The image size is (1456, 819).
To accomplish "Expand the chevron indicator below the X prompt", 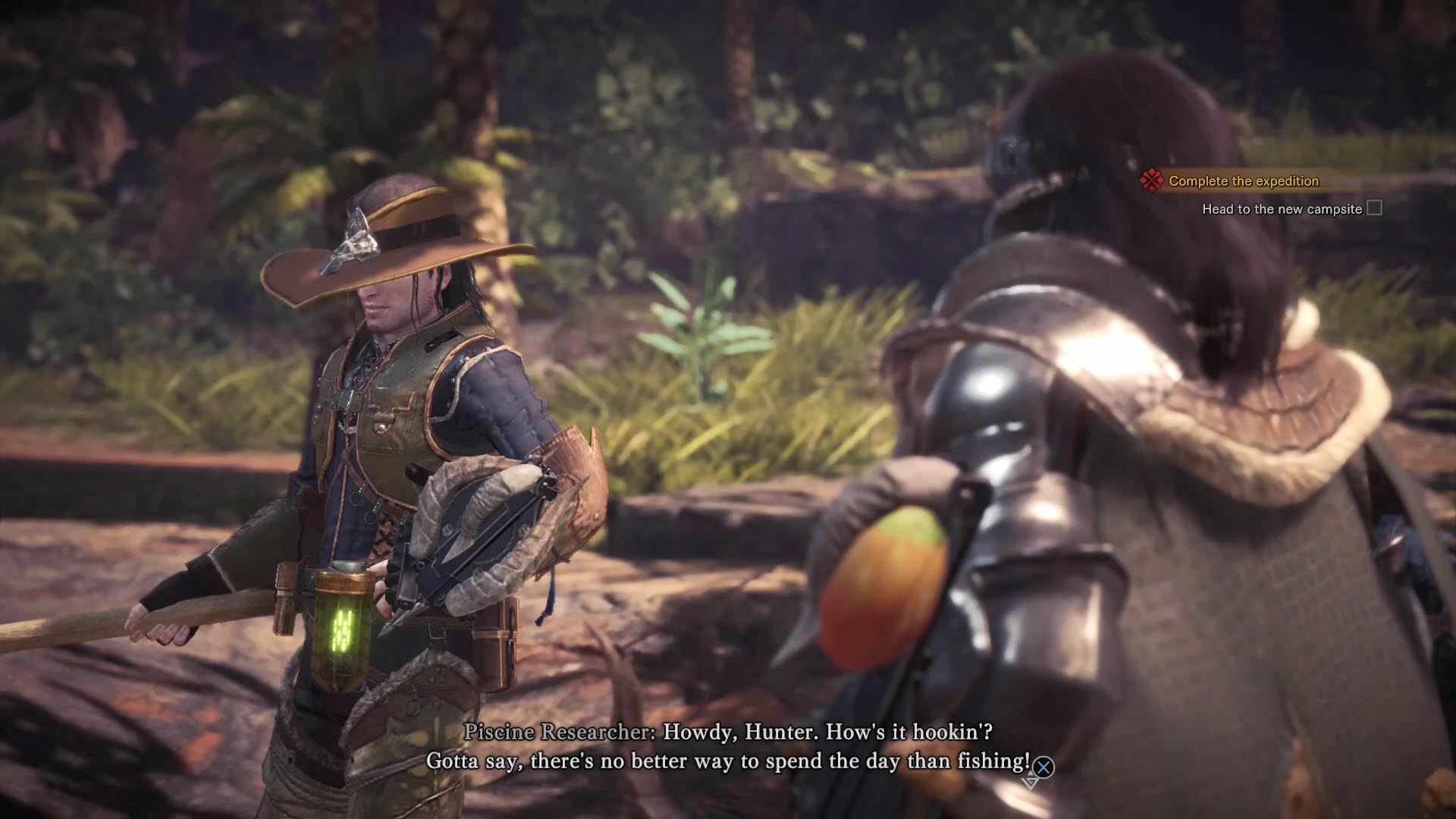I will click(1030, 783).
